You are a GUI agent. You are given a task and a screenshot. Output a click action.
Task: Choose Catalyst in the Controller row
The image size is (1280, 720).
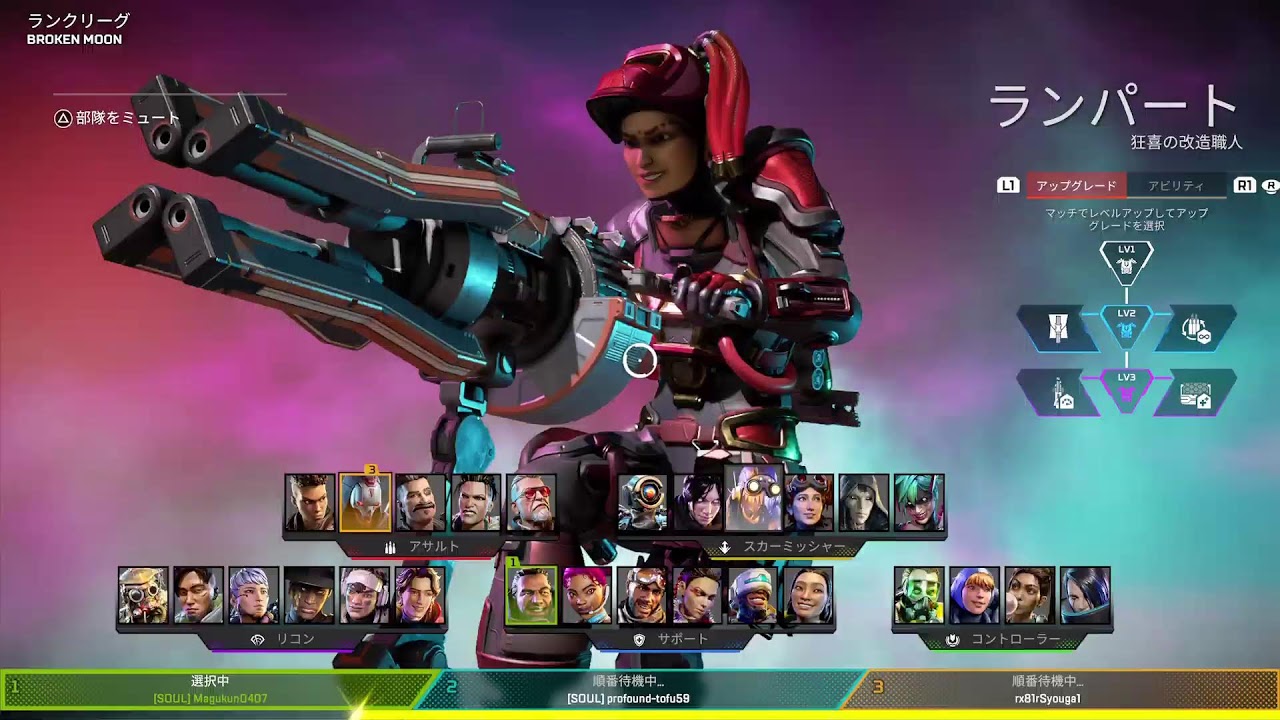pyautogui.click(x=1085, y=596)
